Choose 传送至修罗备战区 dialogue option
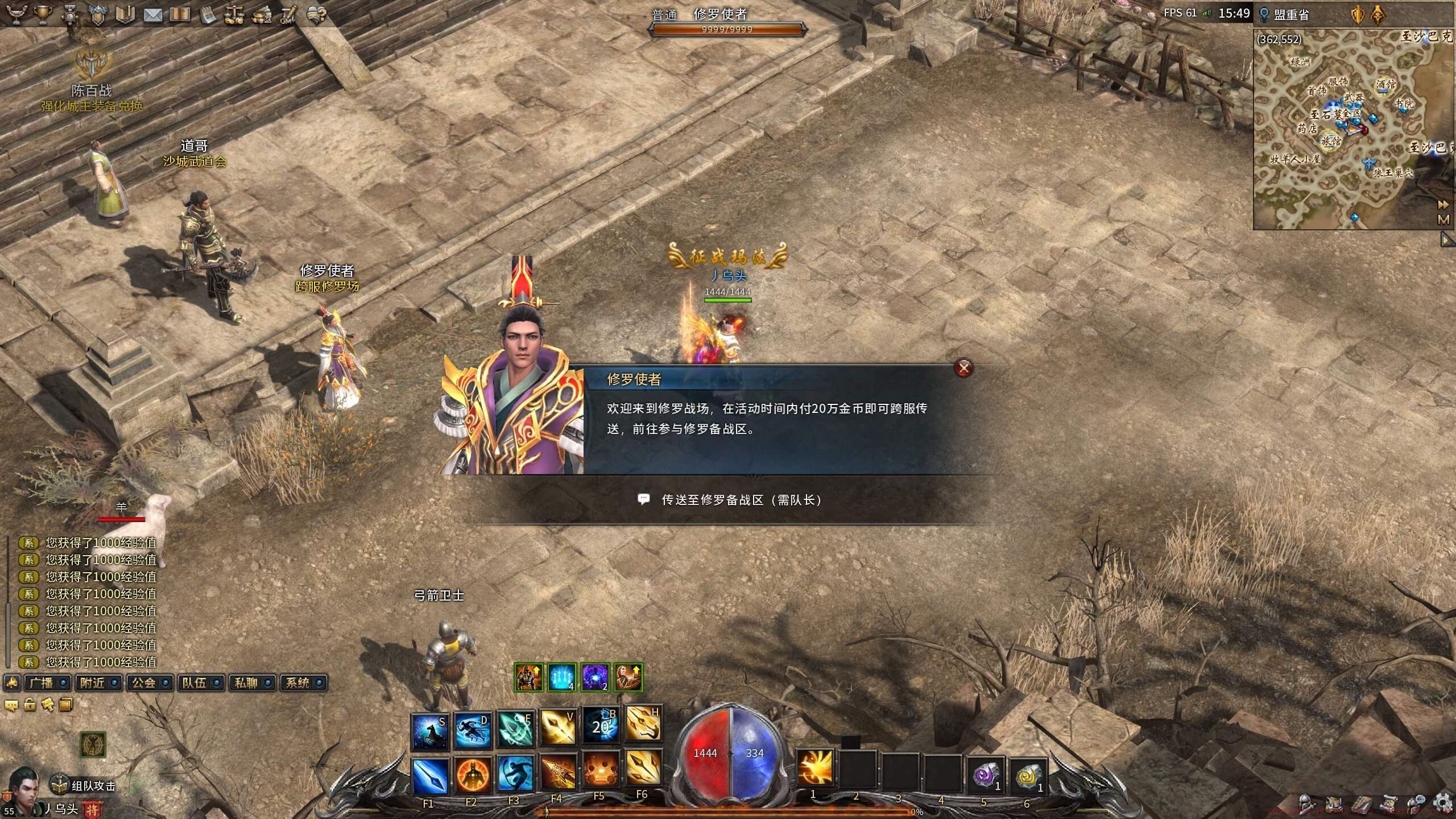 [741, 500]
